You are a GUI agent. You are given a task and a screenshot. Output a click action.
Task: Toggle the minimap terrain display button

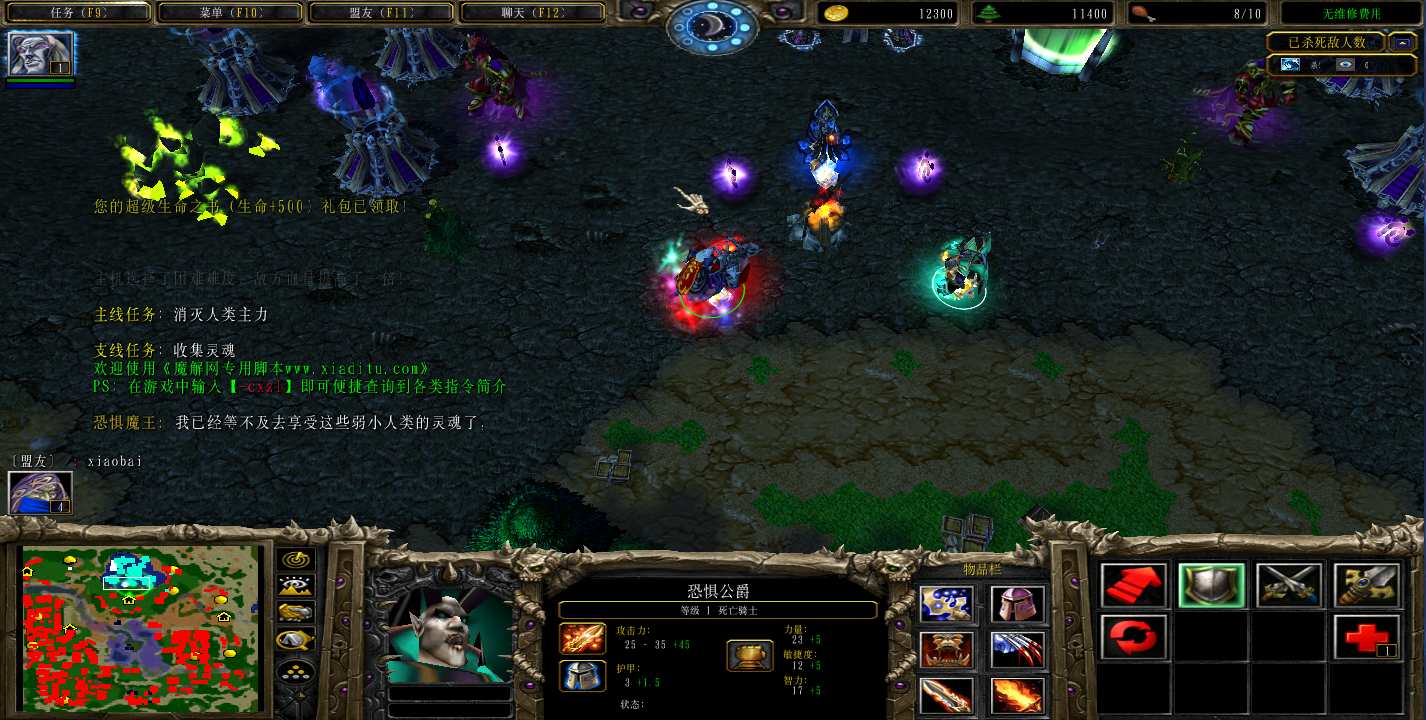296,587
